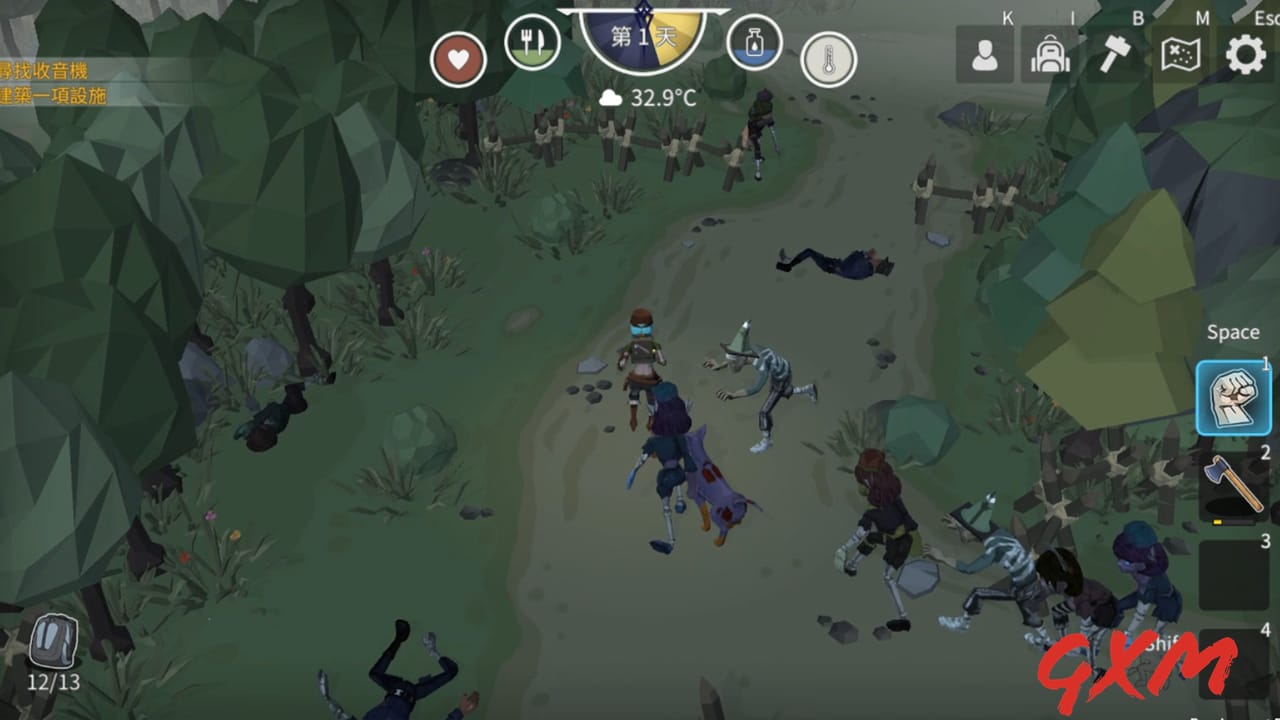
Task: View the thermometer temperature icon
Action: (828, 58)
